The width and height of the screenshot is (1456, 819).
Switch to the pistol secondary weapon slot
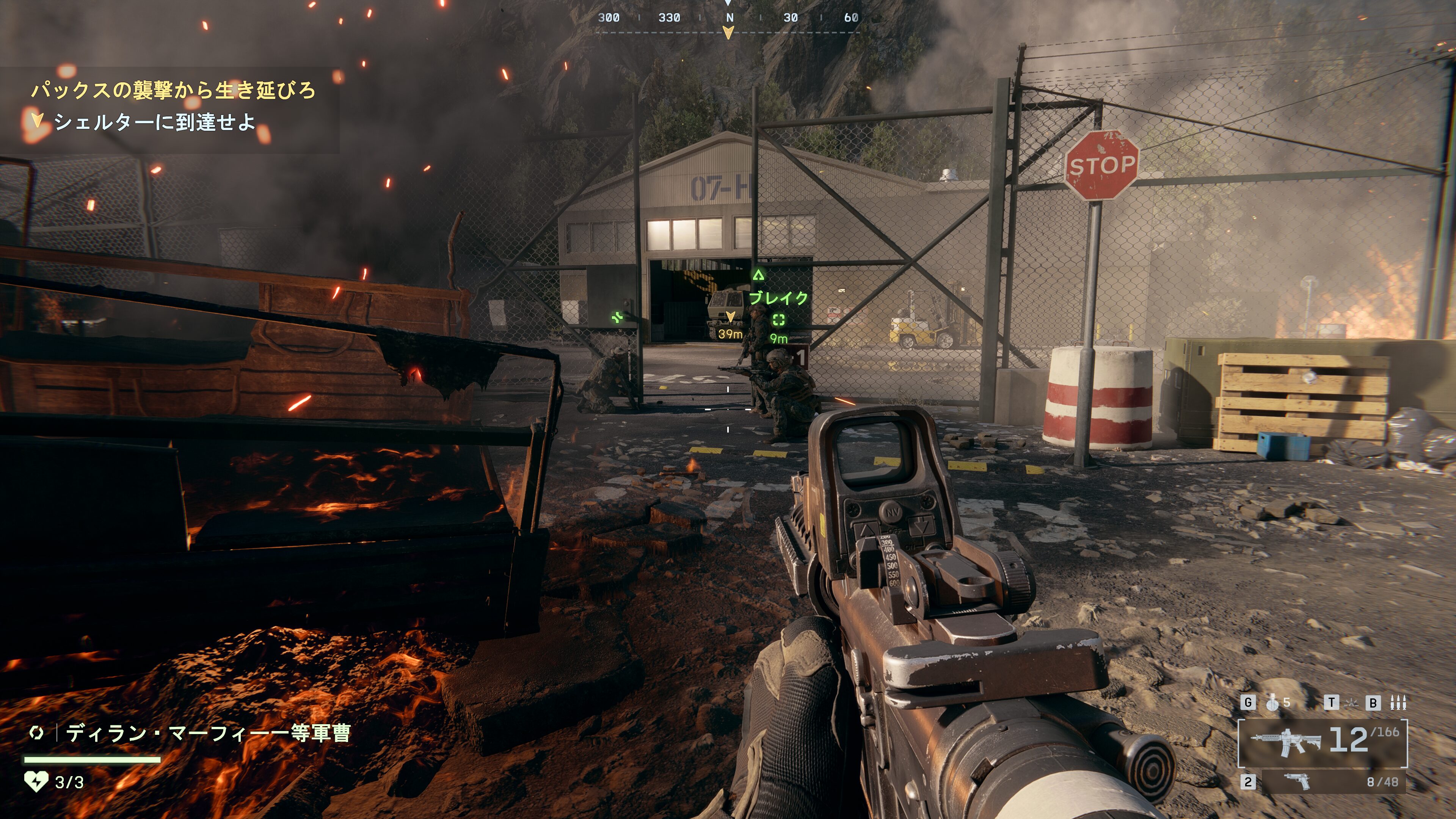click(x=1333, y=782)
